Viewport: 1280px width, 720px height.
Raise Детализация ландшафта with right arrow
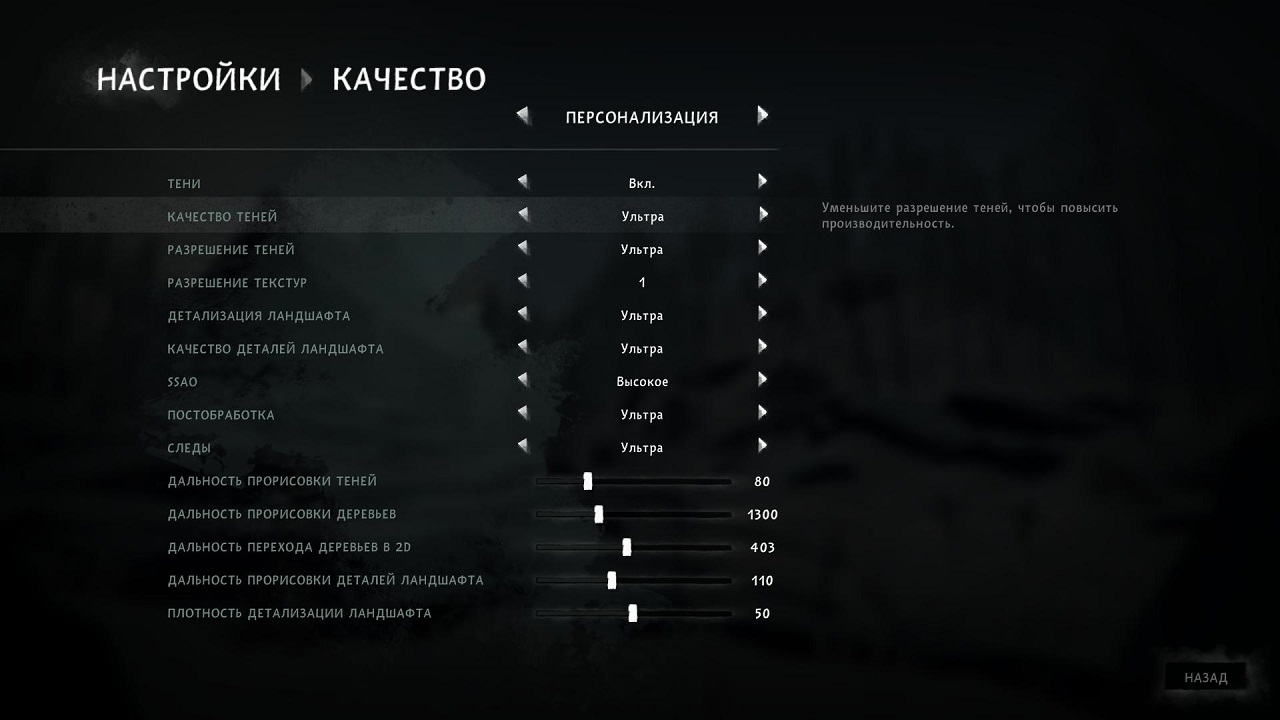click(x=762, y=314)
